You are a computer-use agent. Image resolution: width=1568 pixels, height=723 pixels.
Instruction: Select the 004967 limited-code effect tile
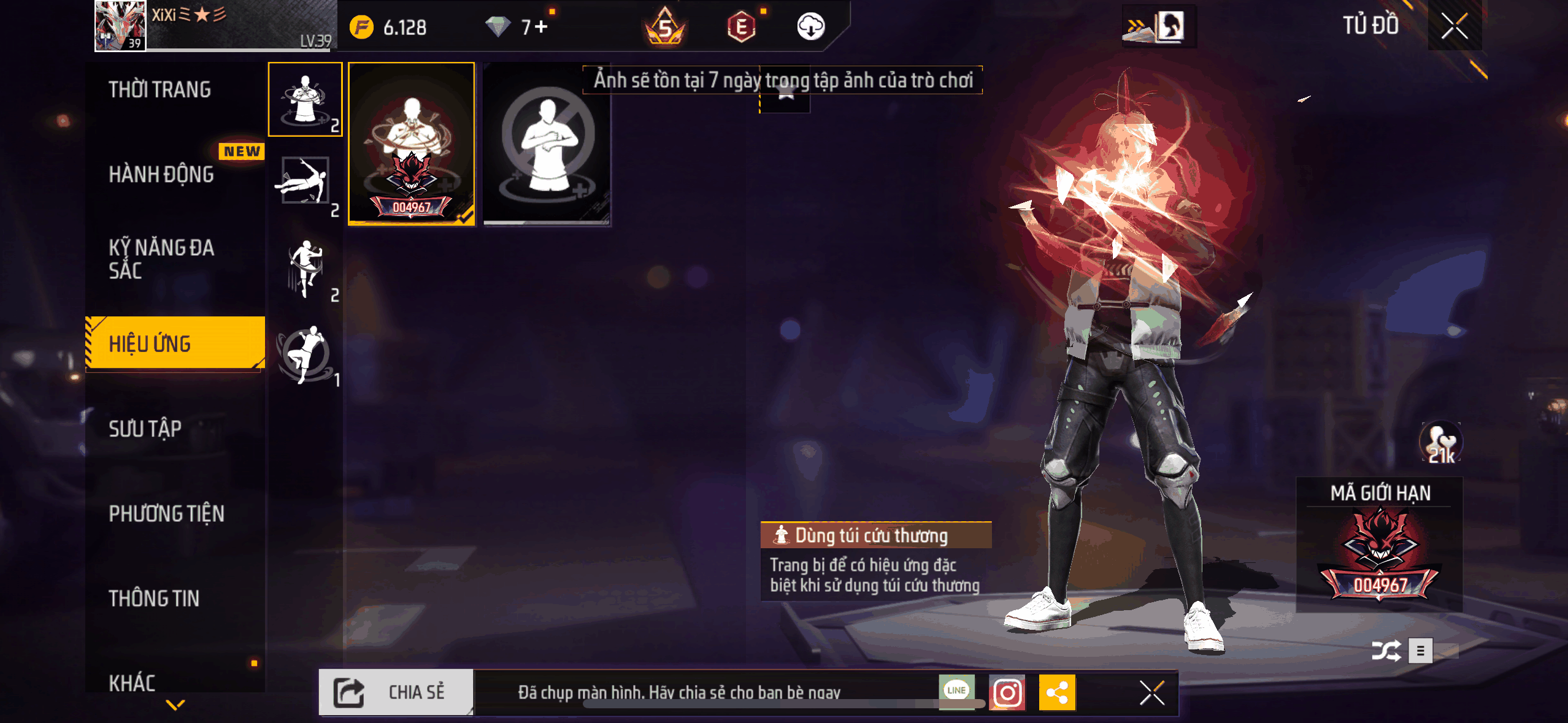click(412, 145)
